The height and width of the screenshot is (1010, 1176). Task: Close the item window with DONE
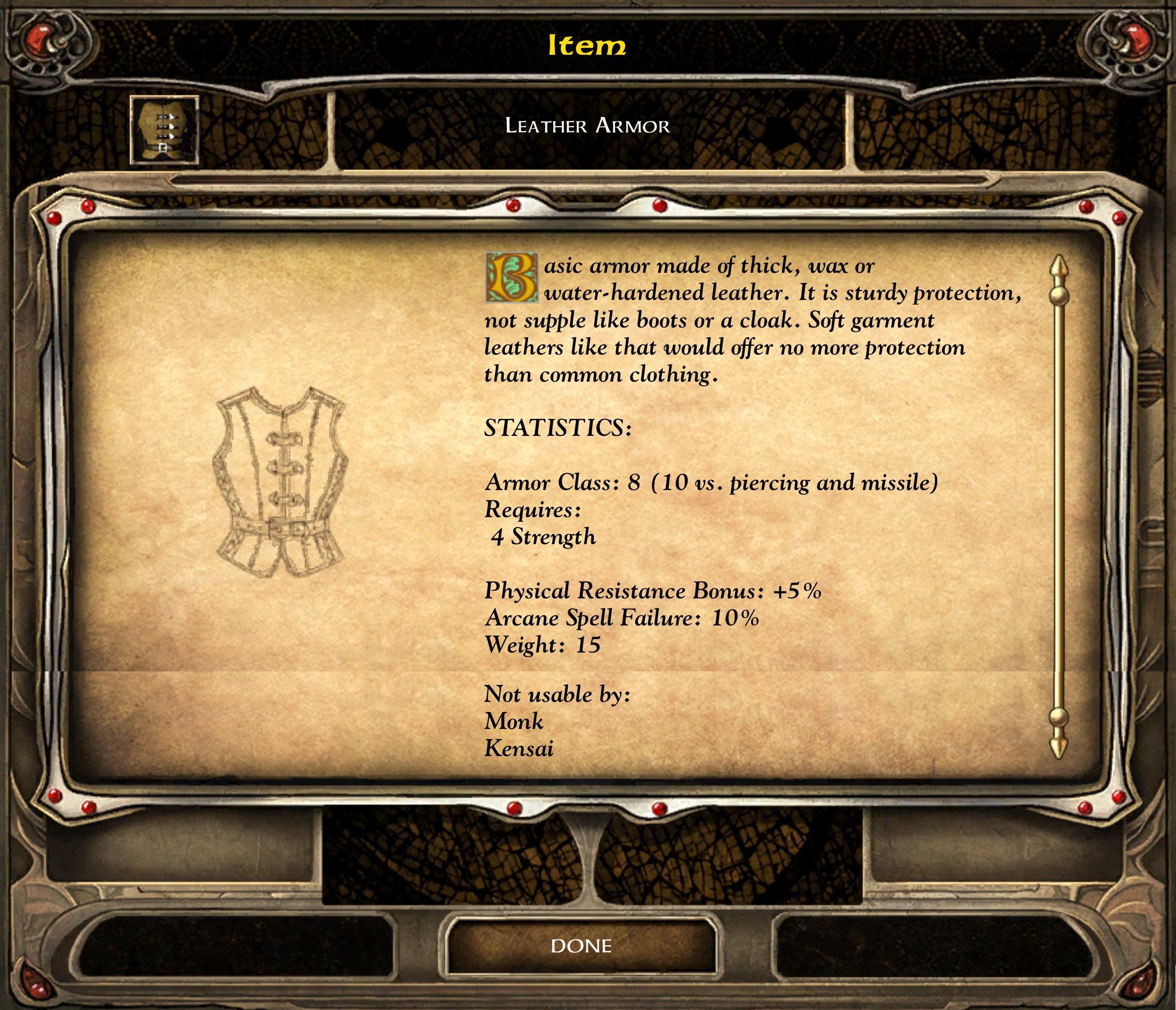(x=581, y=946)
